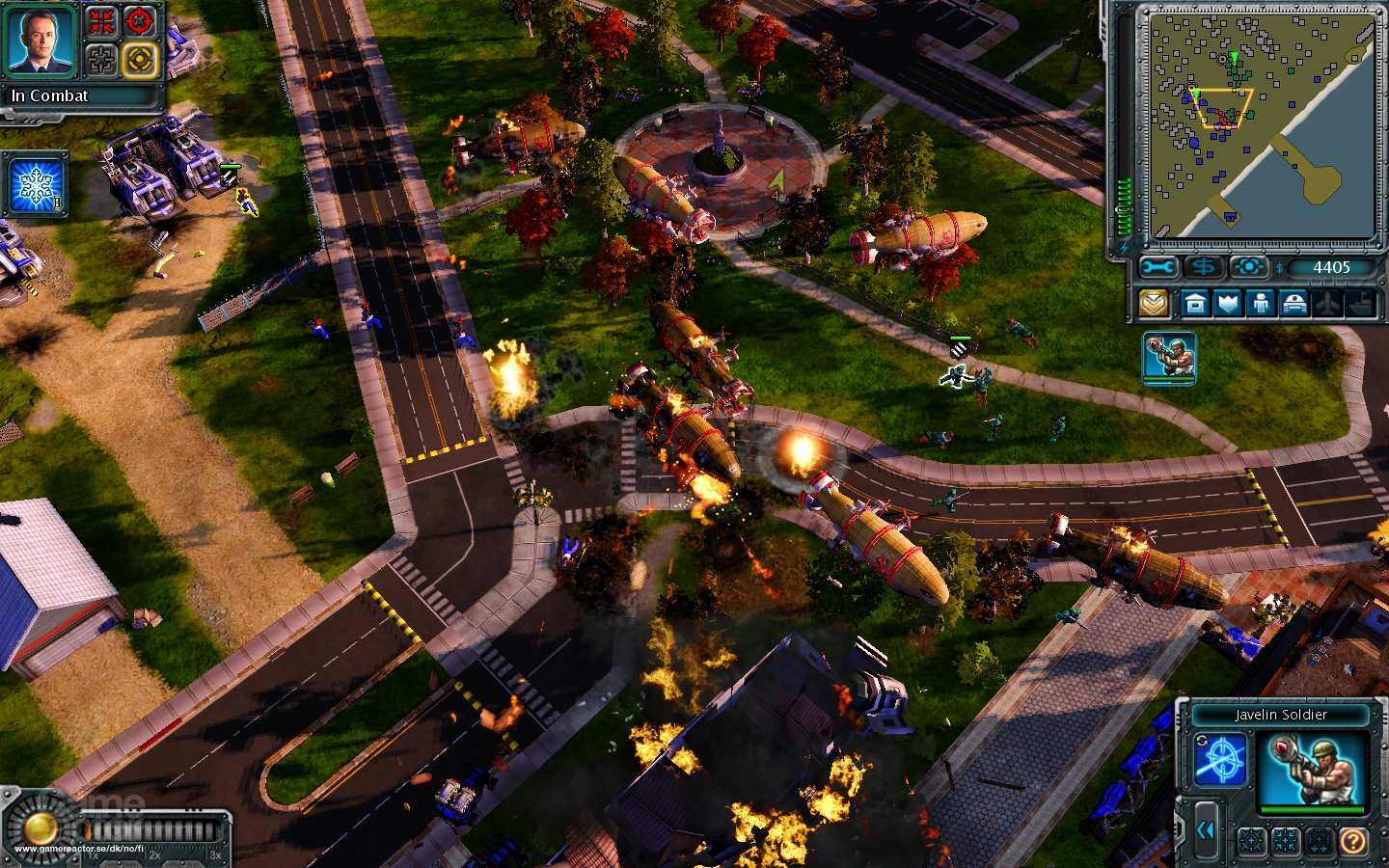1389x868 pixels.
Task: Activate the sell structure tool
Action: point(1203,268)
